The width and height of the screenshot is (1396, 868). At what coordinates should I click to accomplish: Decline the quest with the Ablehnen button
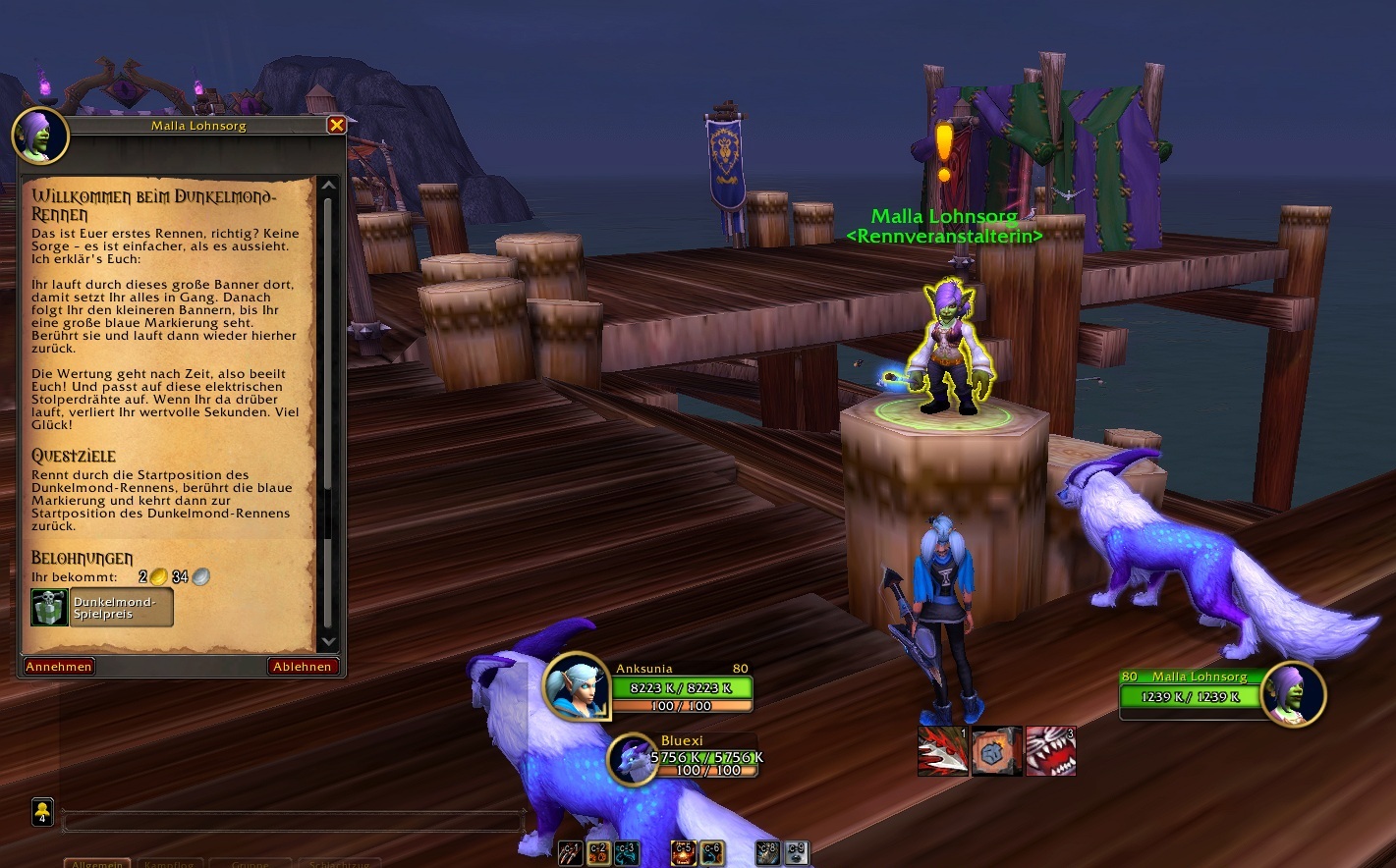[x=303, y=666]
